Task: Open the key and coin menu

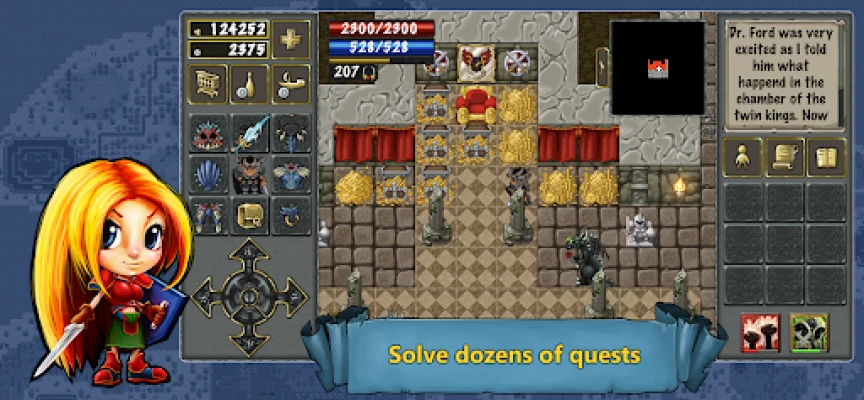Action: click(x=292, y=86)
